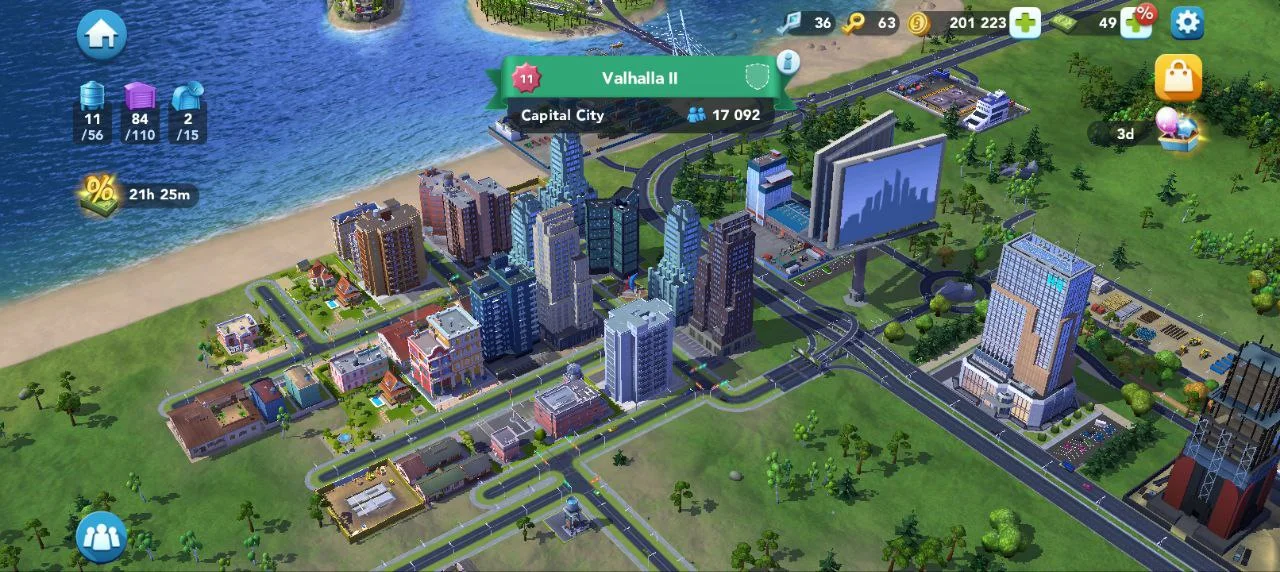Add Simoleons with the coin plus button

point(1025,22)
